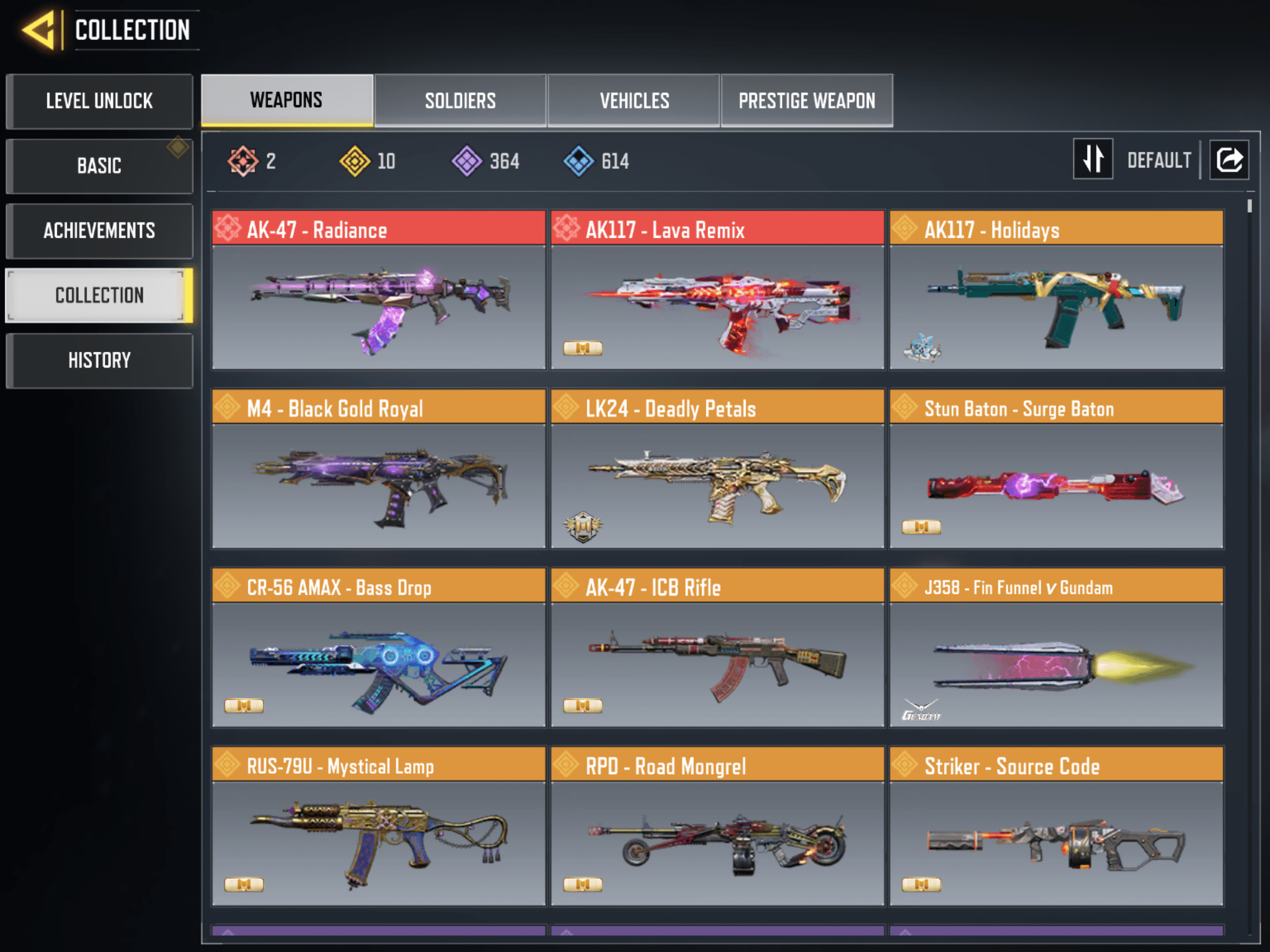Viewport: 1270px width, 952px height.
Task: Open the Achievements section
Action: coord(99,231)
